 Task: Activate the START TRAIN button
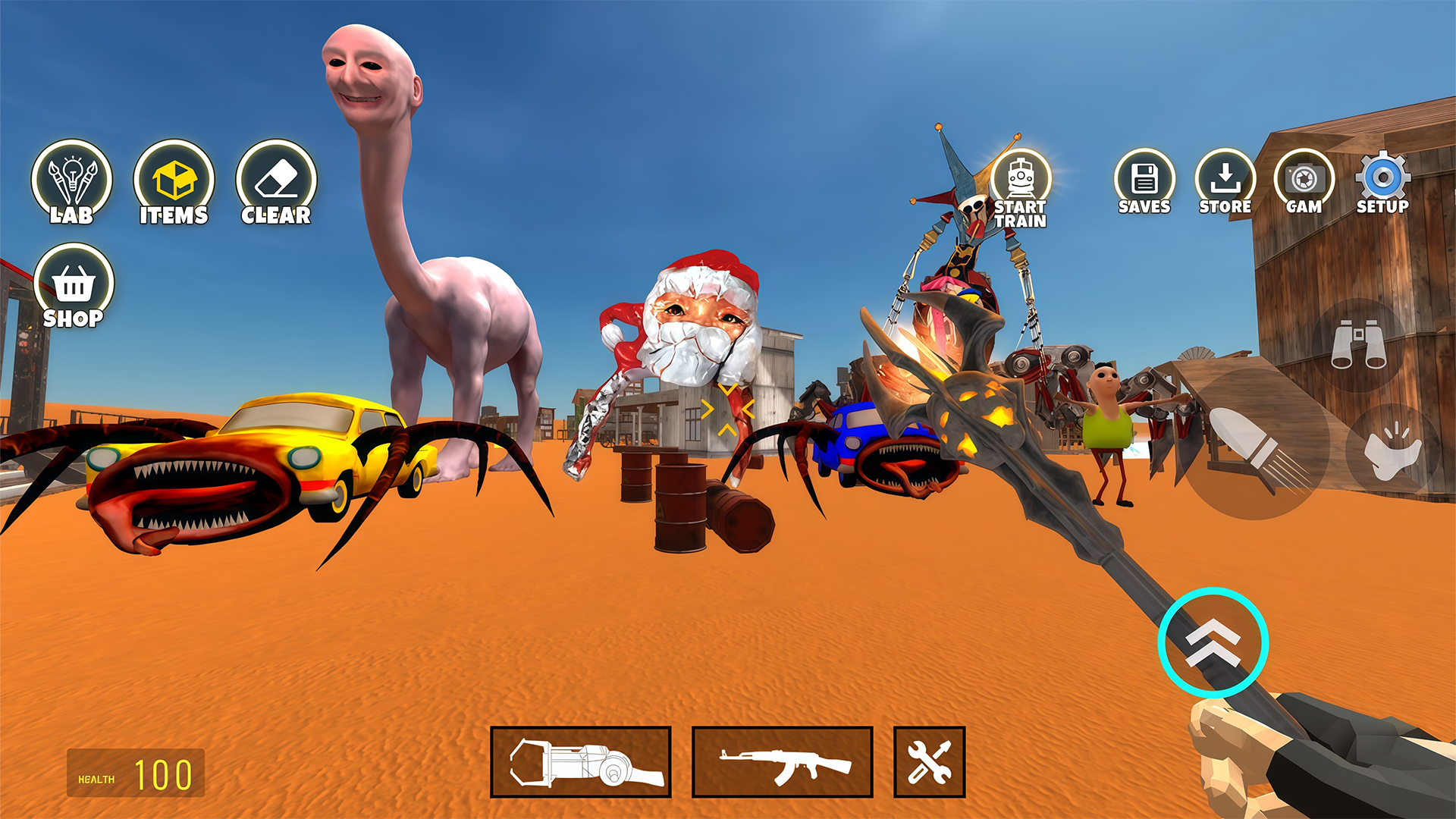click(1021, 189)
